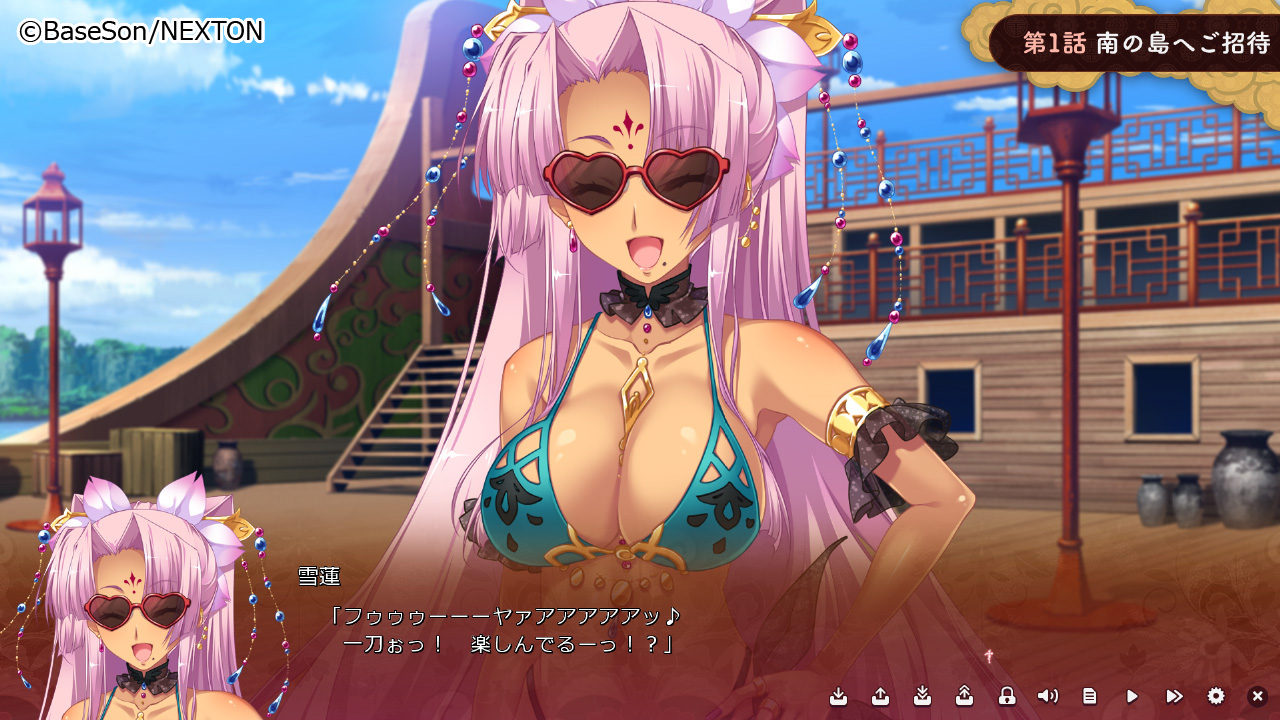Activate skip with the fast-forward icon
This screenshot has height=720, width=1280.
(x=1174, y=696)
